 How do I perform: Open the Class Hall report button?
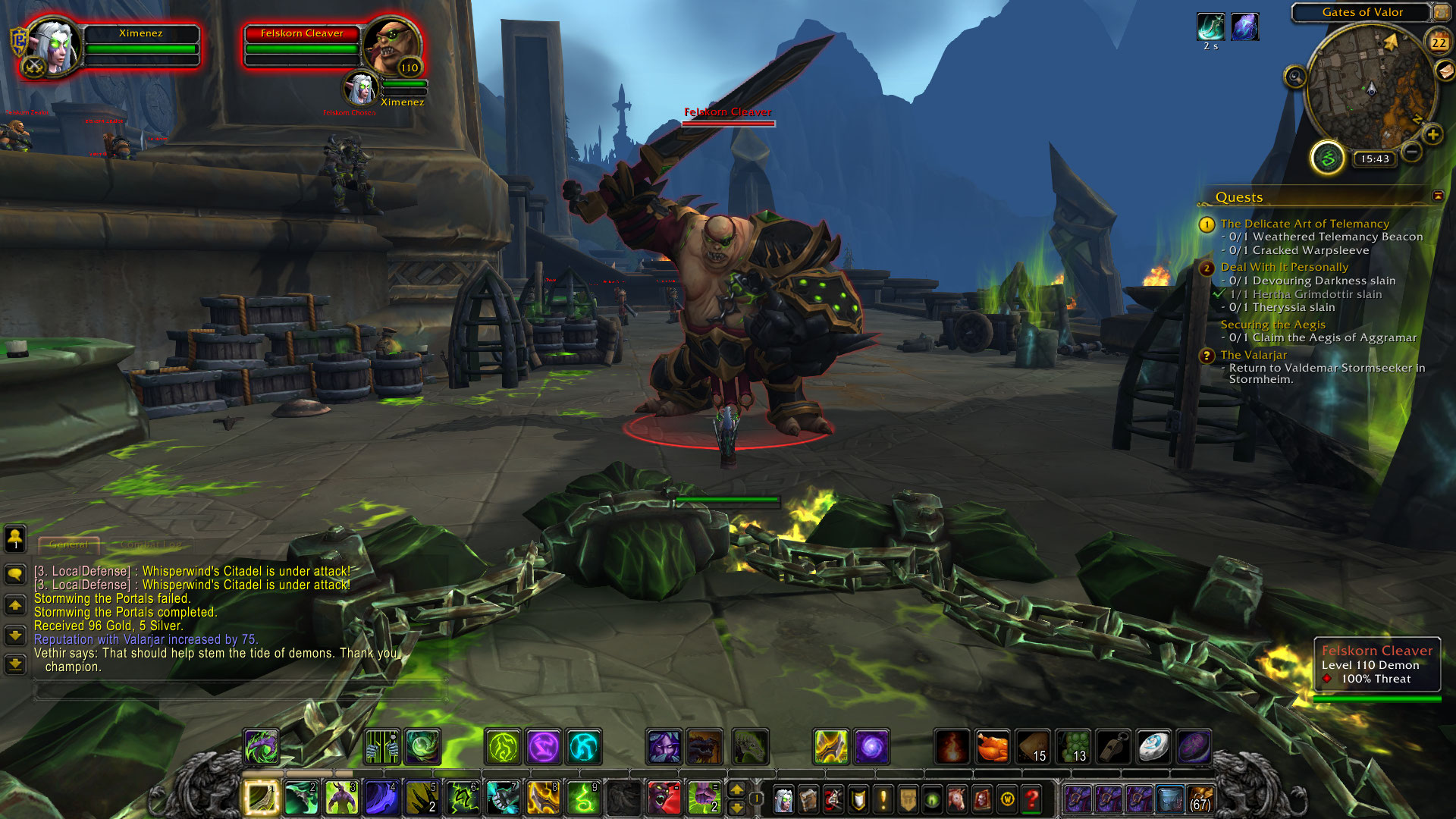pos(1327,158)
